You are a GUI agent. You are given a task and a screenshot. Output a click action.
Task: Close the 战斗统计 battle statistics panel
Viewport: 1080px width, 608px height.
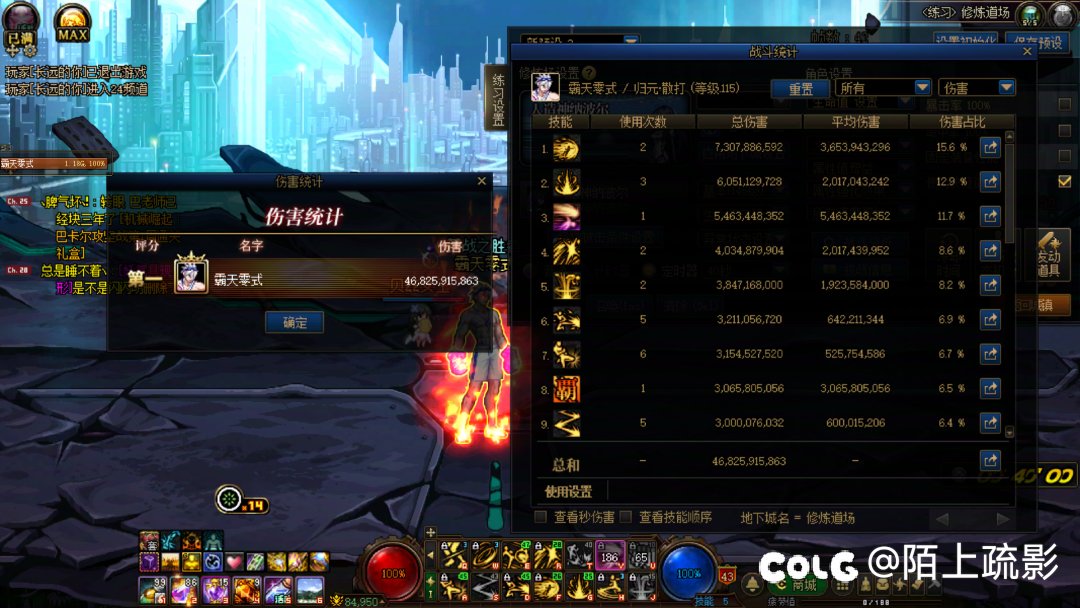(x=1026, y=52)
